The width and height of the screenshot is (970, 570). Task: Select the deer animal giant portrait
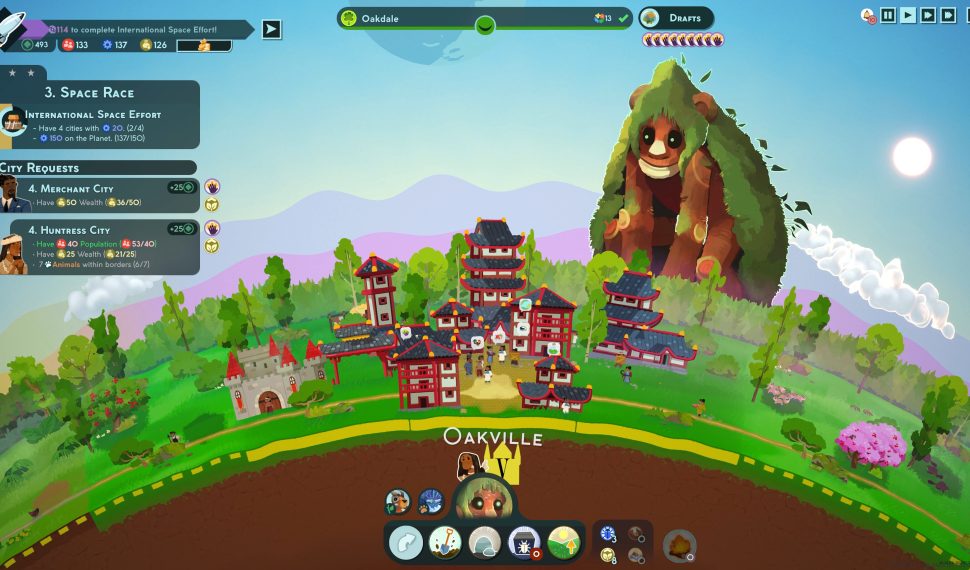click(x=398, y=501)
